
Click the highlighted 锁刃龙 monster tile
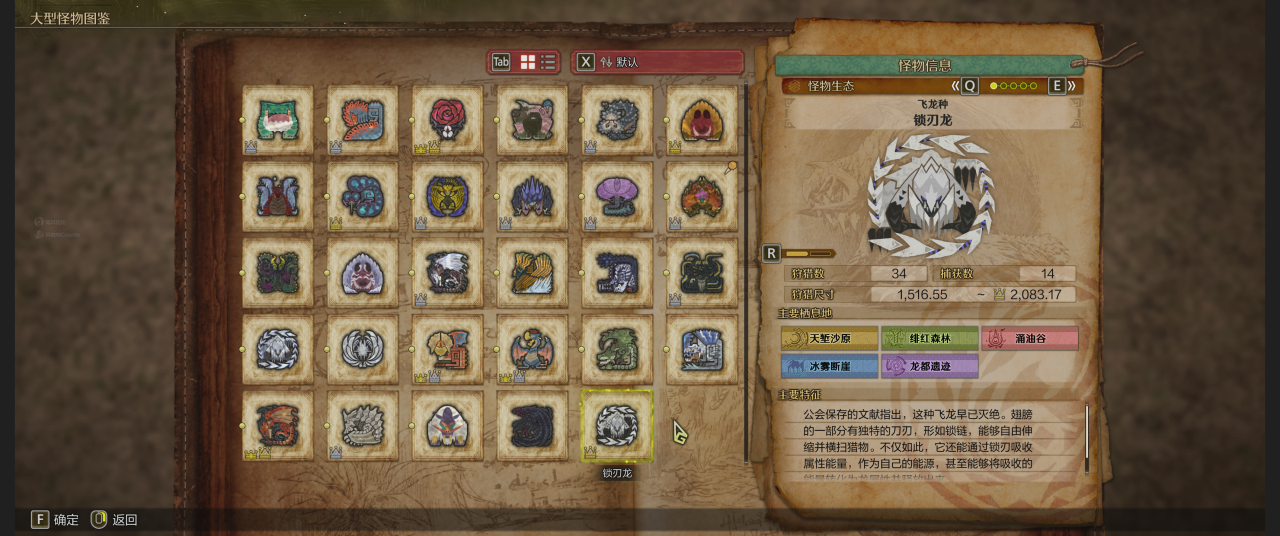click(x=617, y=425)
